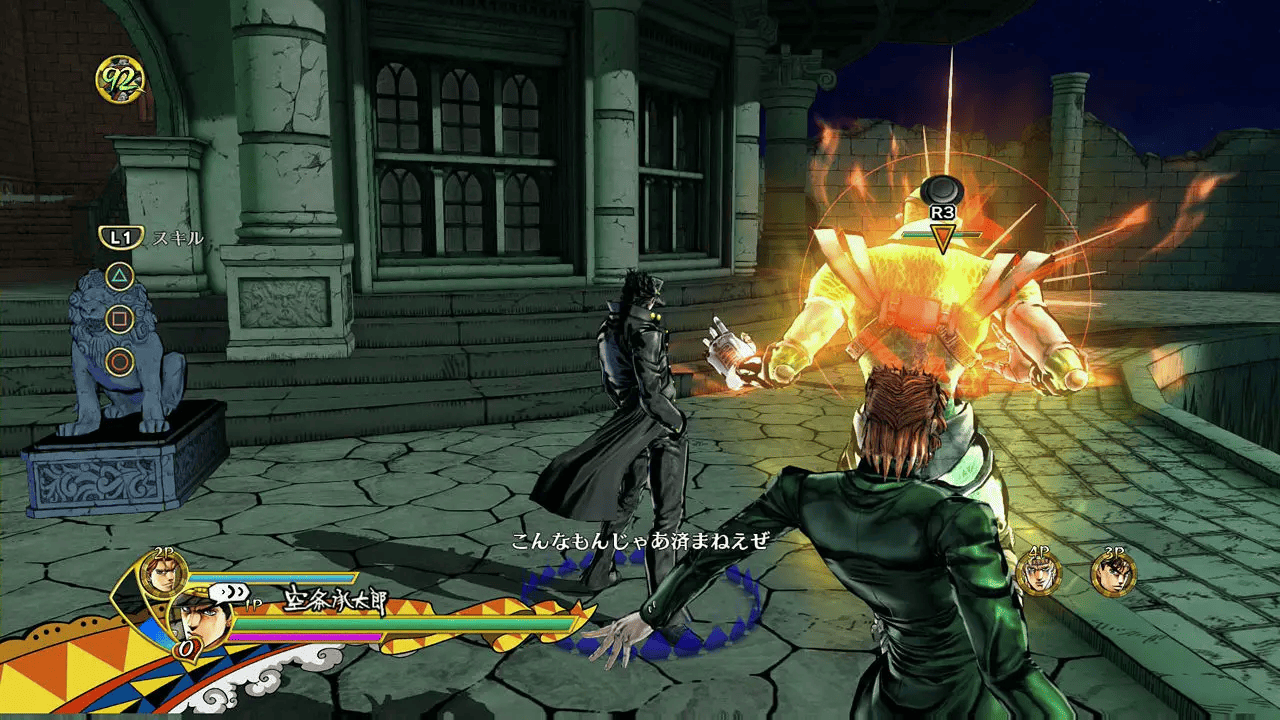Click the orange 0 counter on Jotaro's HUD
Screen dimensions: 1280x720
tap(184, 649)
